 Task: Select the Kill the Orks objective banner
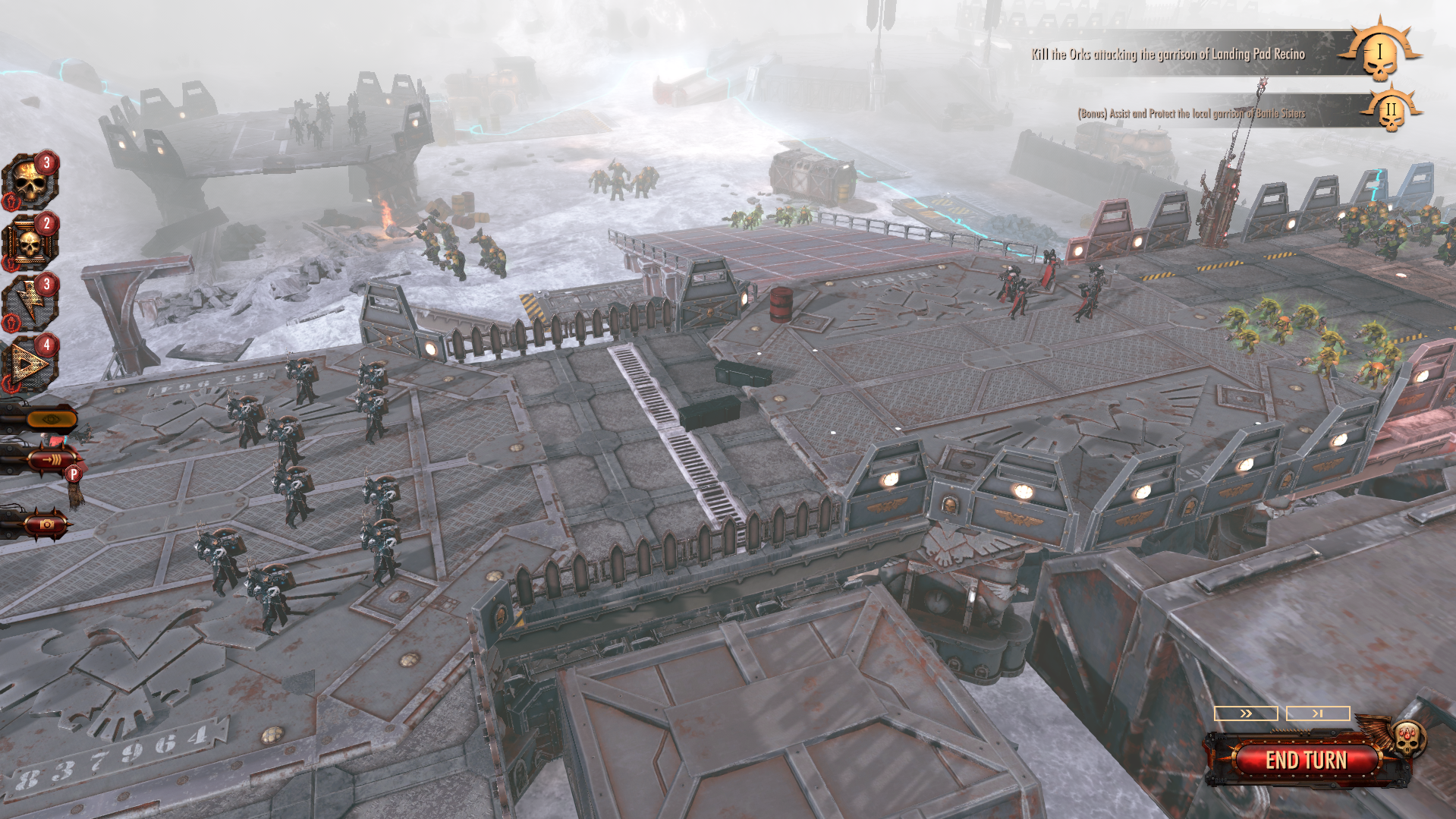(x=1168, y=55)
